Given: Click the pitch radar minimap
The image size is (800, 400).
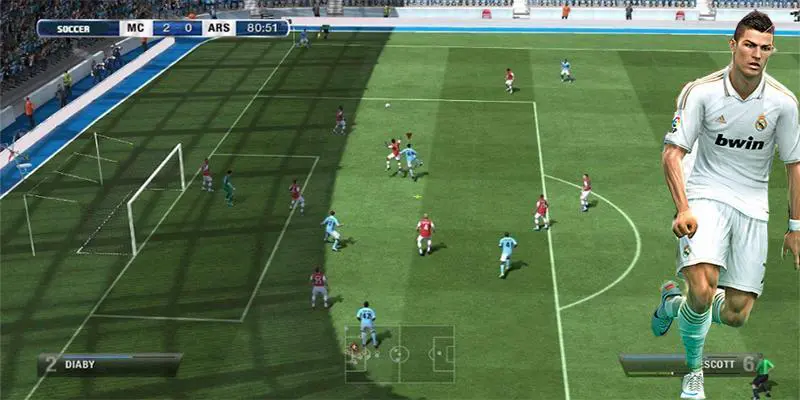Looking at the screenshot, I should click(x=400, y=354).
